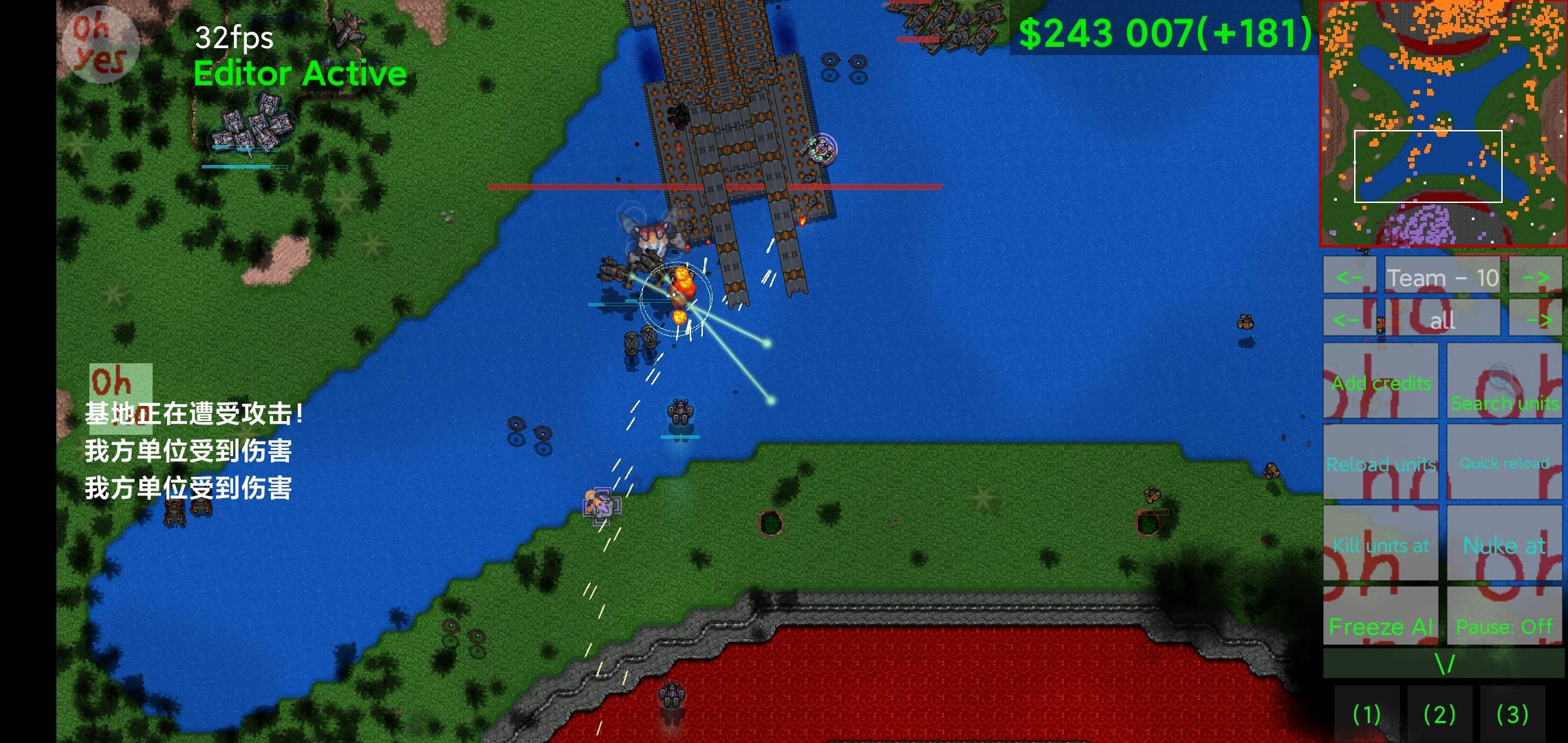The height and width of the screenshot is (743, 1568).
Task: Click the minimap in the corner
Action: (x=1443, y=122)
